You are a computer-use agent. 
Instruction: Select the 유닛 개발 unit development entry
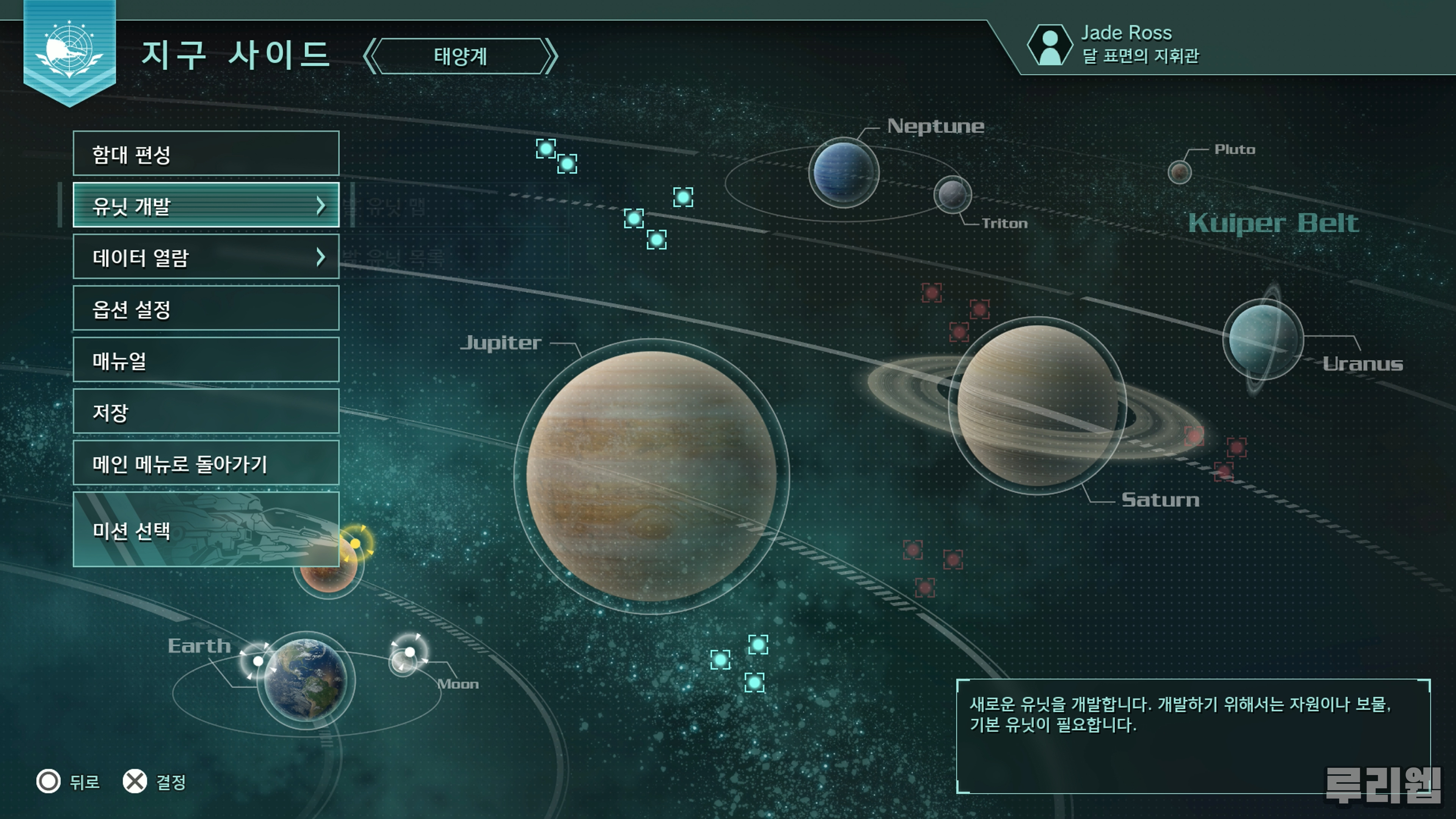click(206, 205)
